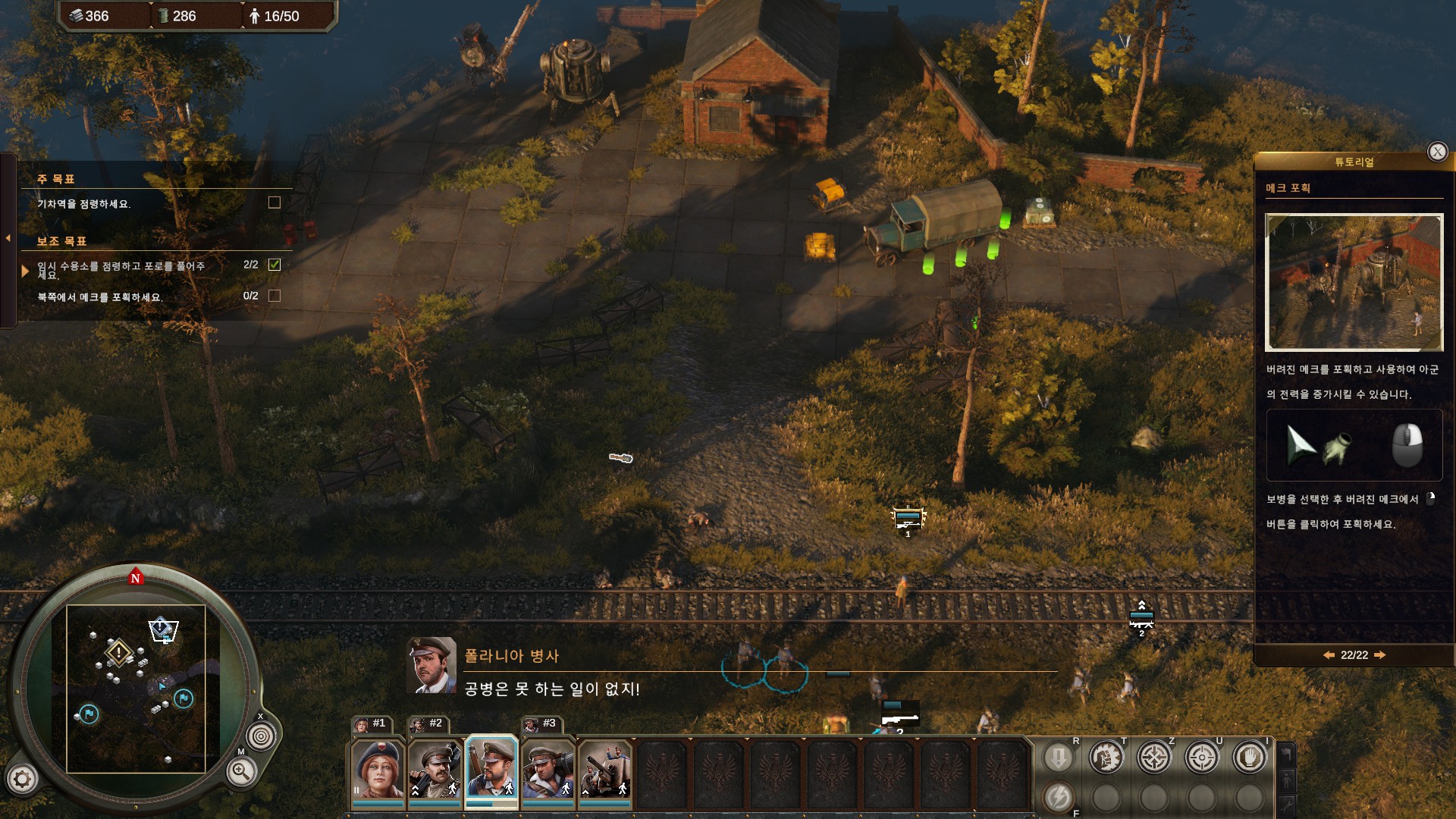Use the fist melee command button

point(1106,757)
